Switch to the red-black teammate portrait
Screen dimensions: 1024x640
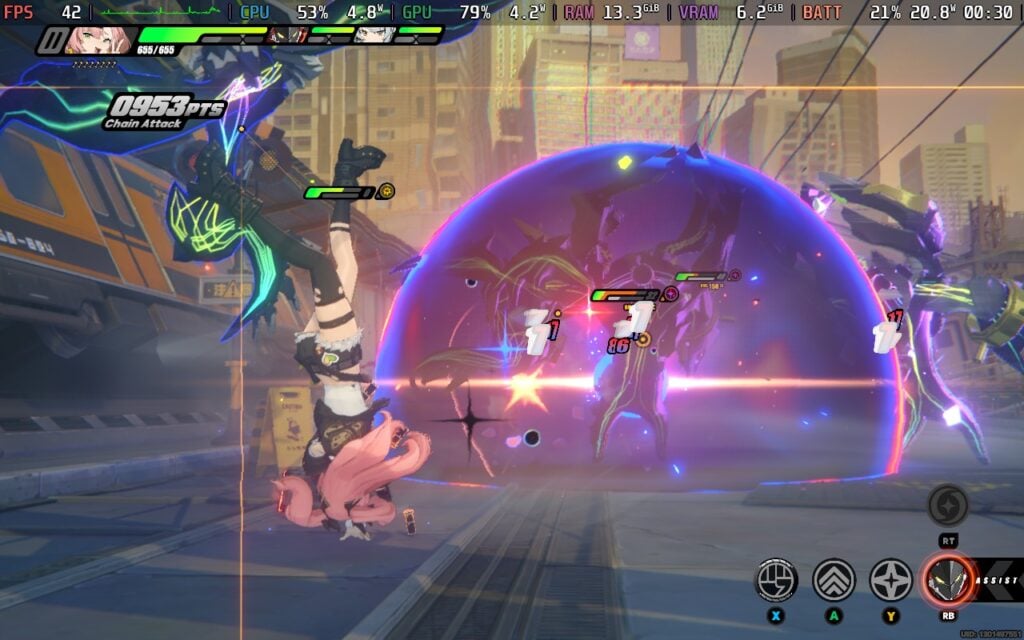283,35
